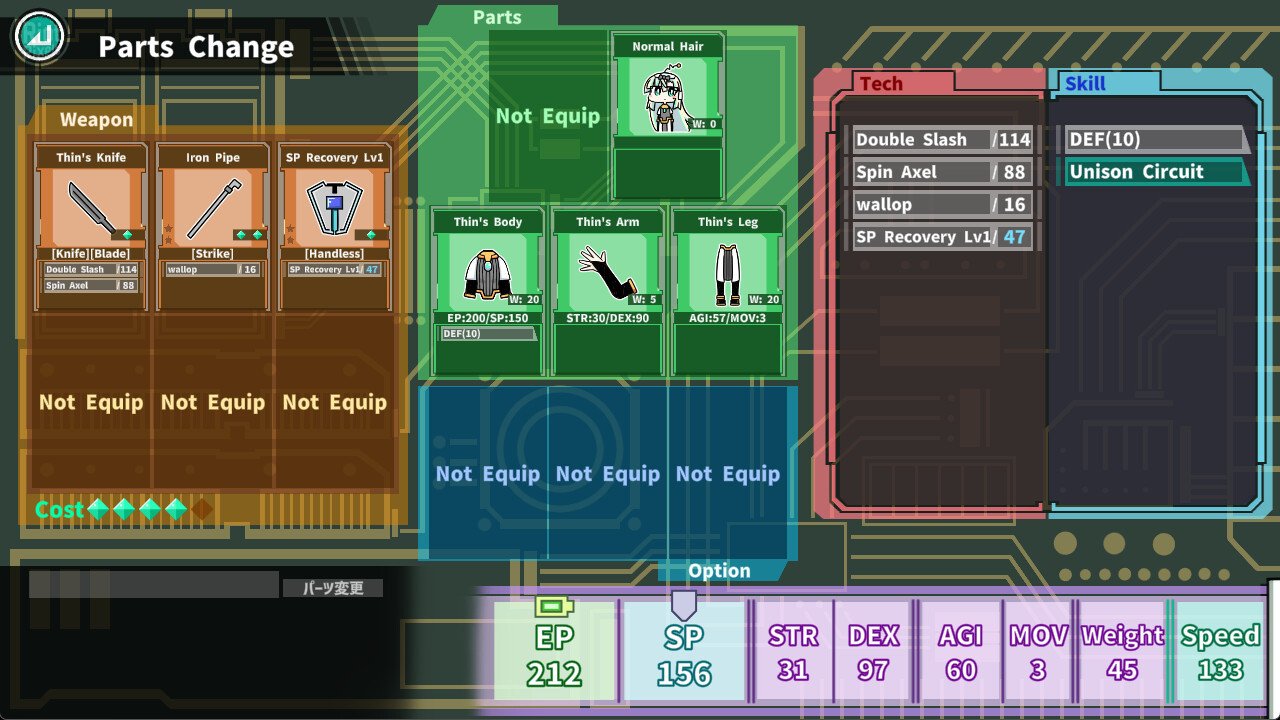Select the Spin Axel tech row

[942, 172]
